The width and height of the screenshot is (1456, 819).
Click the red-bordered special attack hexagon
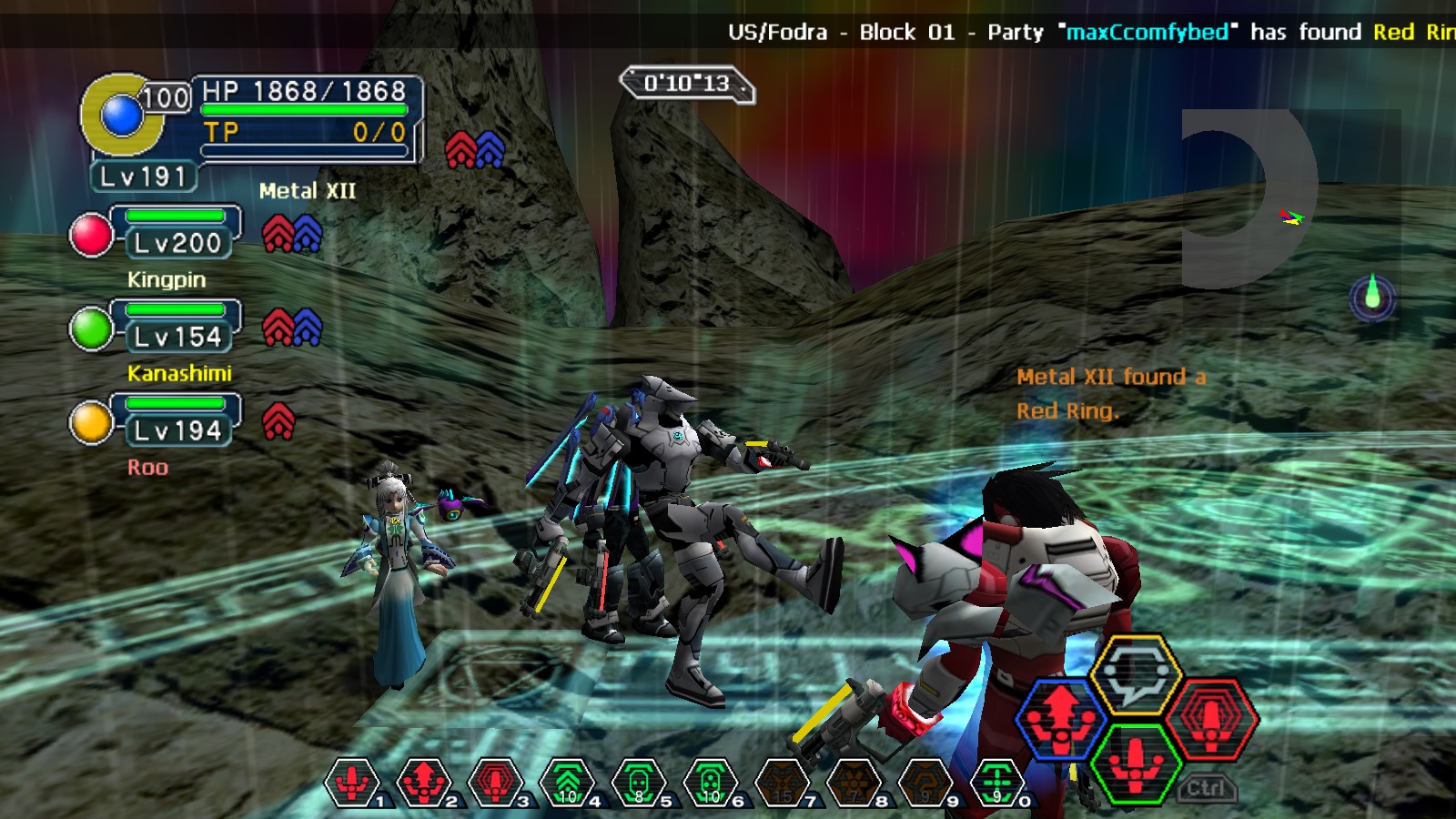click(x=1211, y=718)
